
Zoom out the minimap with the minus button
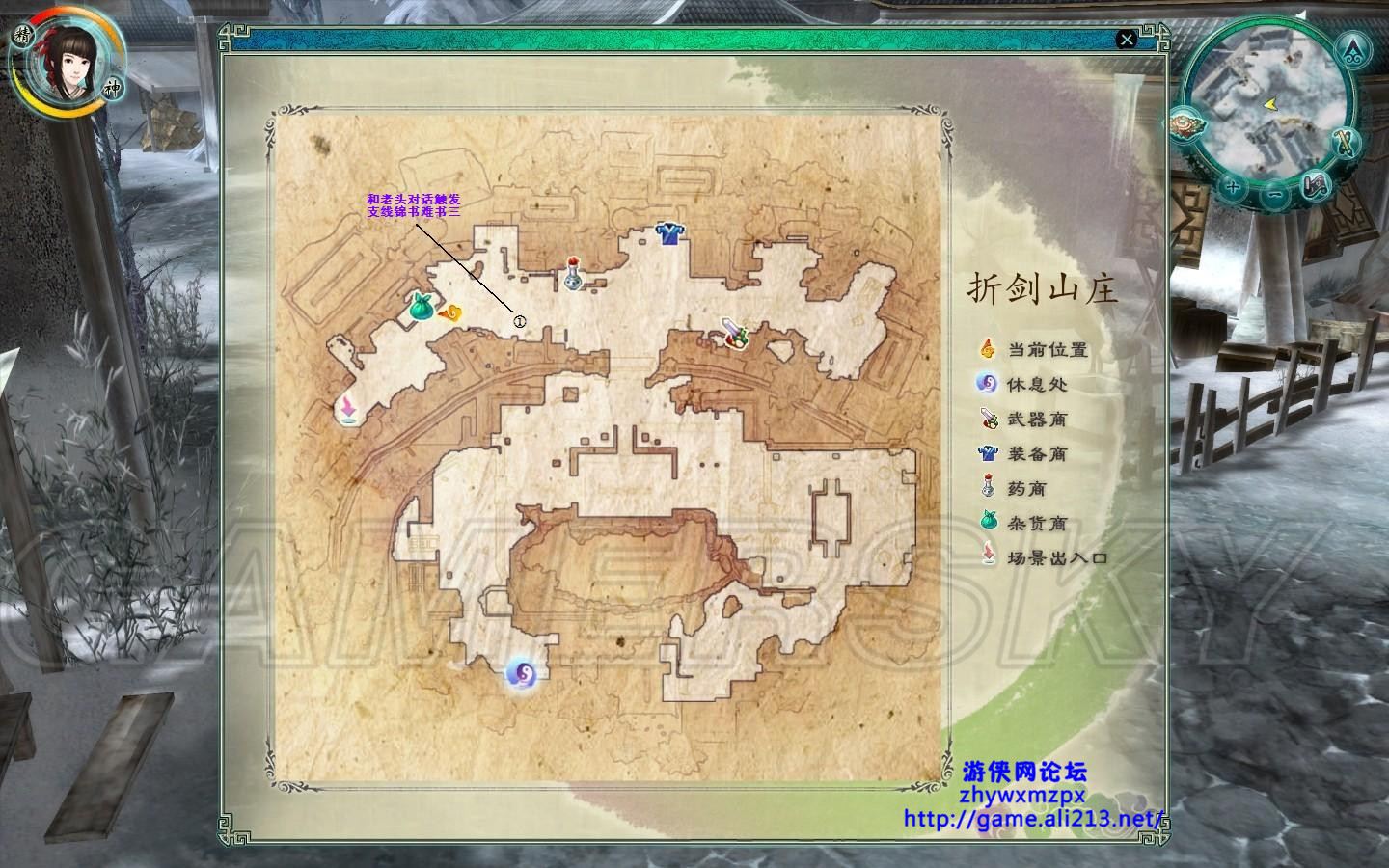click(x=1275, y=194)
